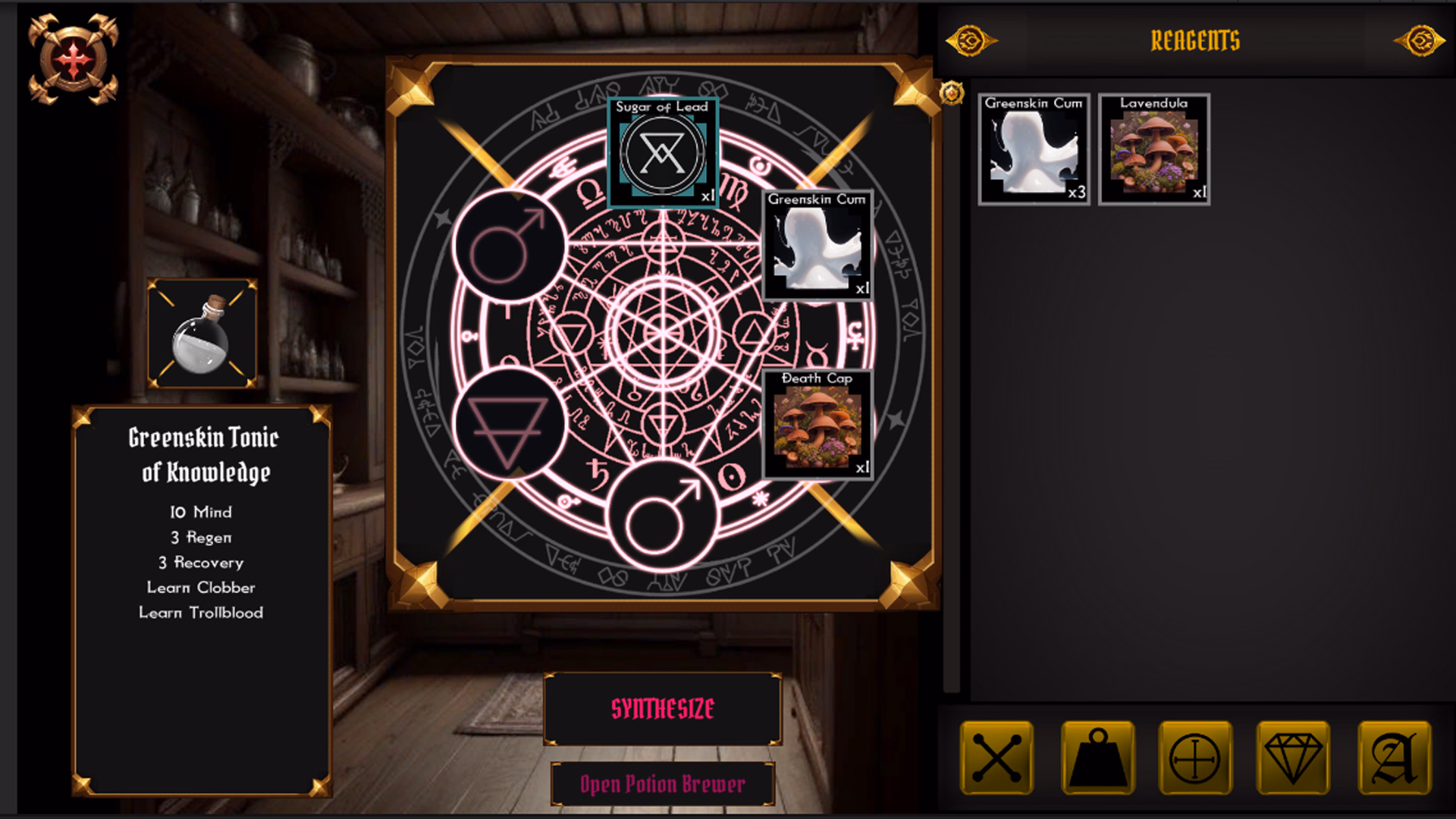Viewport: 1456px width, 819px height.
Task: Pick the Greenskin reagent with x3 count
Action: click(x=1034, y=149)
